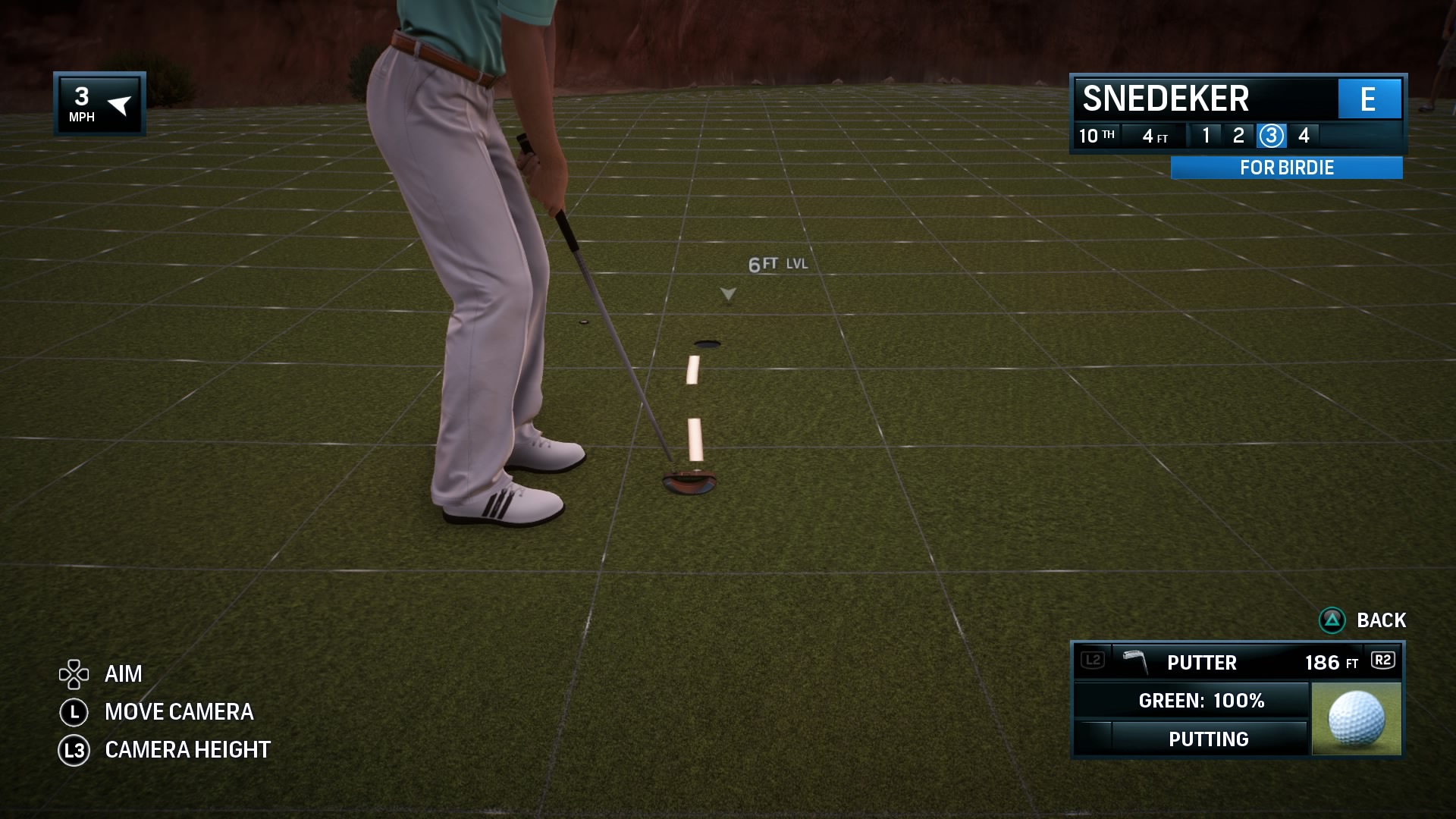Select the 10TH hole indicator
The image size is (1456, 819).
pyautogui.click(x=1097, y=136)
